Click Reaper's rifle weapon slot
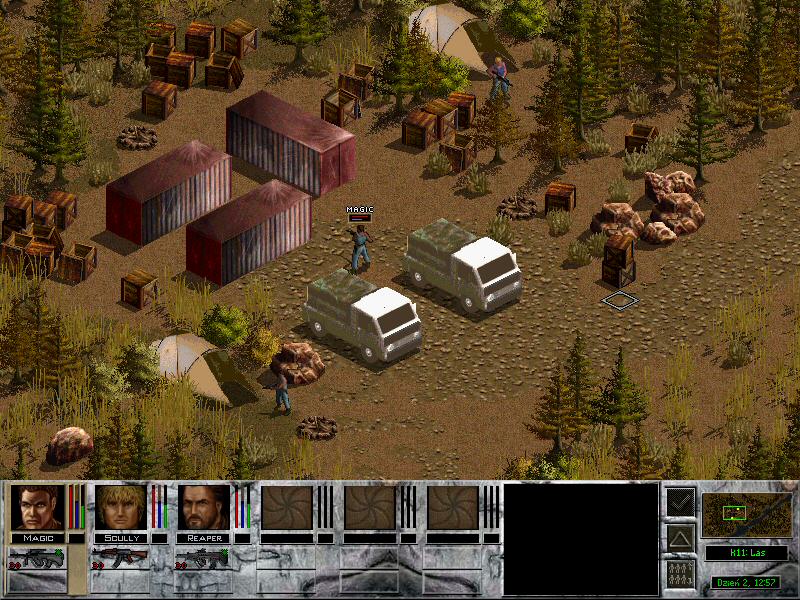 pos(204,558)
